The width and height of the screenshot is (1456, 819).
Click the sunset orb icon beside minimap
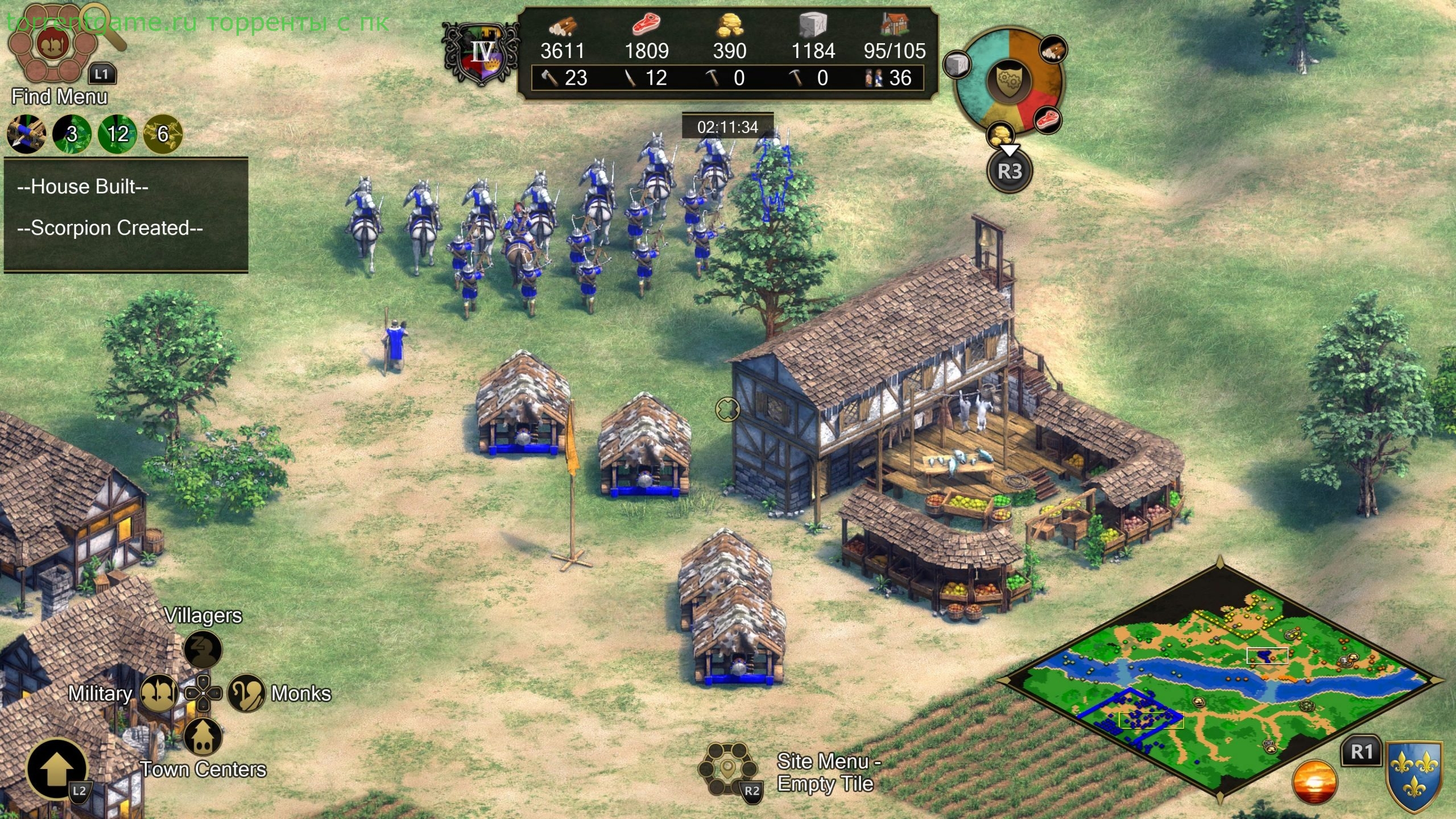pyautogui.click(x=1314, y=782)
